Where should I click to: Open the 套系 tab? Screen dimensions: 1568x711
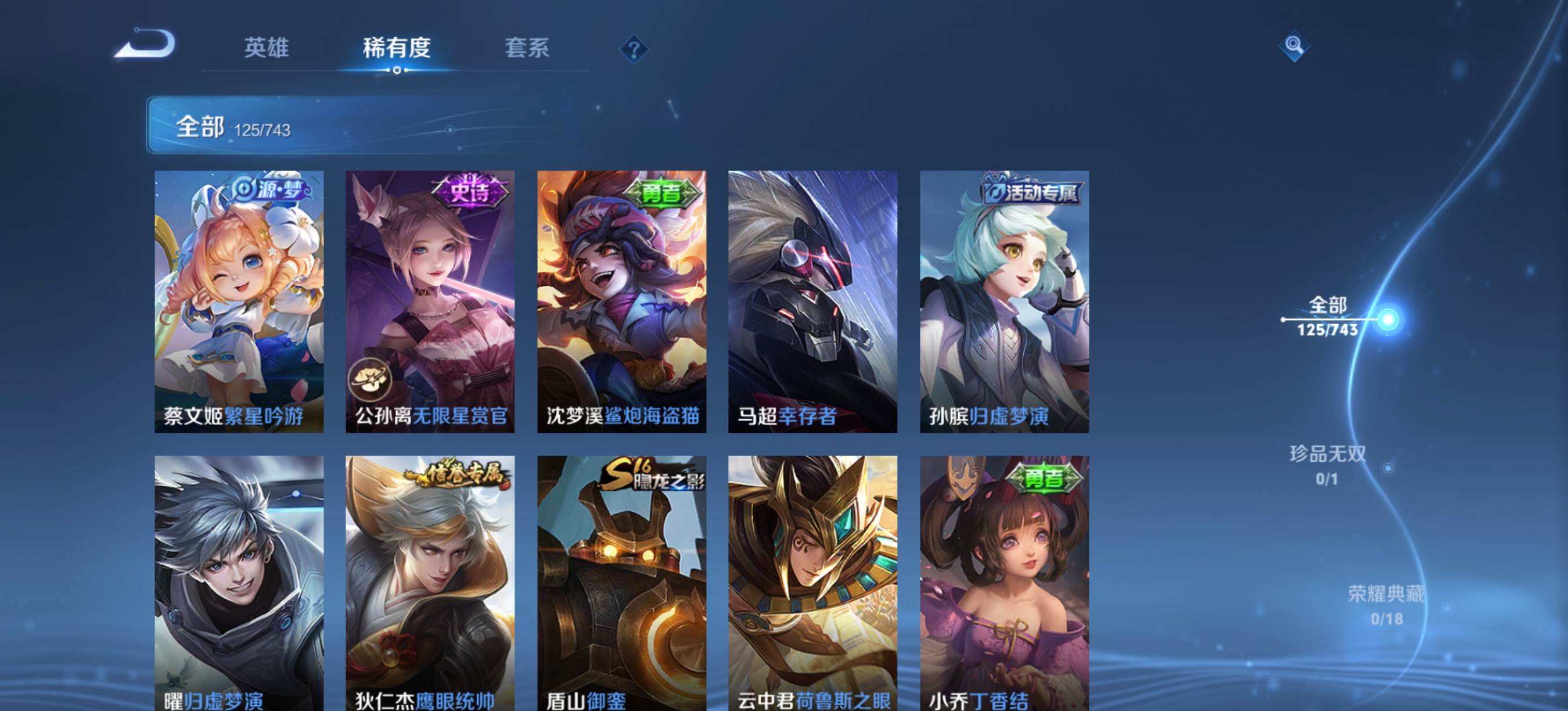click(x=527, y=48)
